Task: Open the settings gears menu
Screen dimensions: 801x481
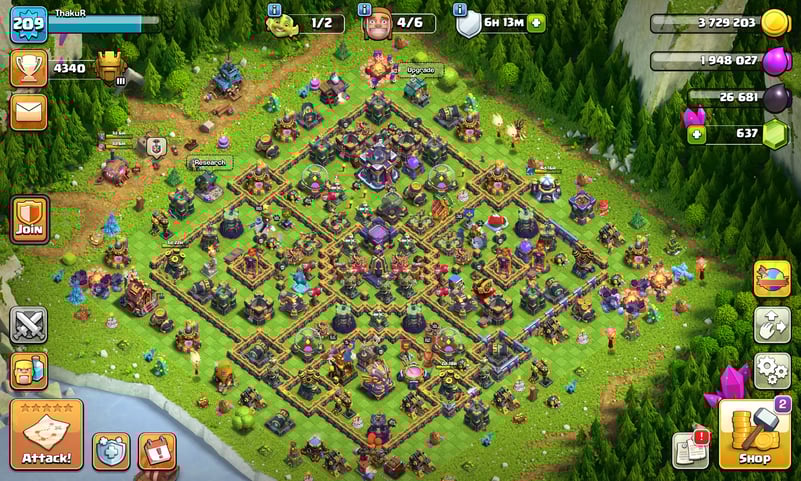Action: 771,369
